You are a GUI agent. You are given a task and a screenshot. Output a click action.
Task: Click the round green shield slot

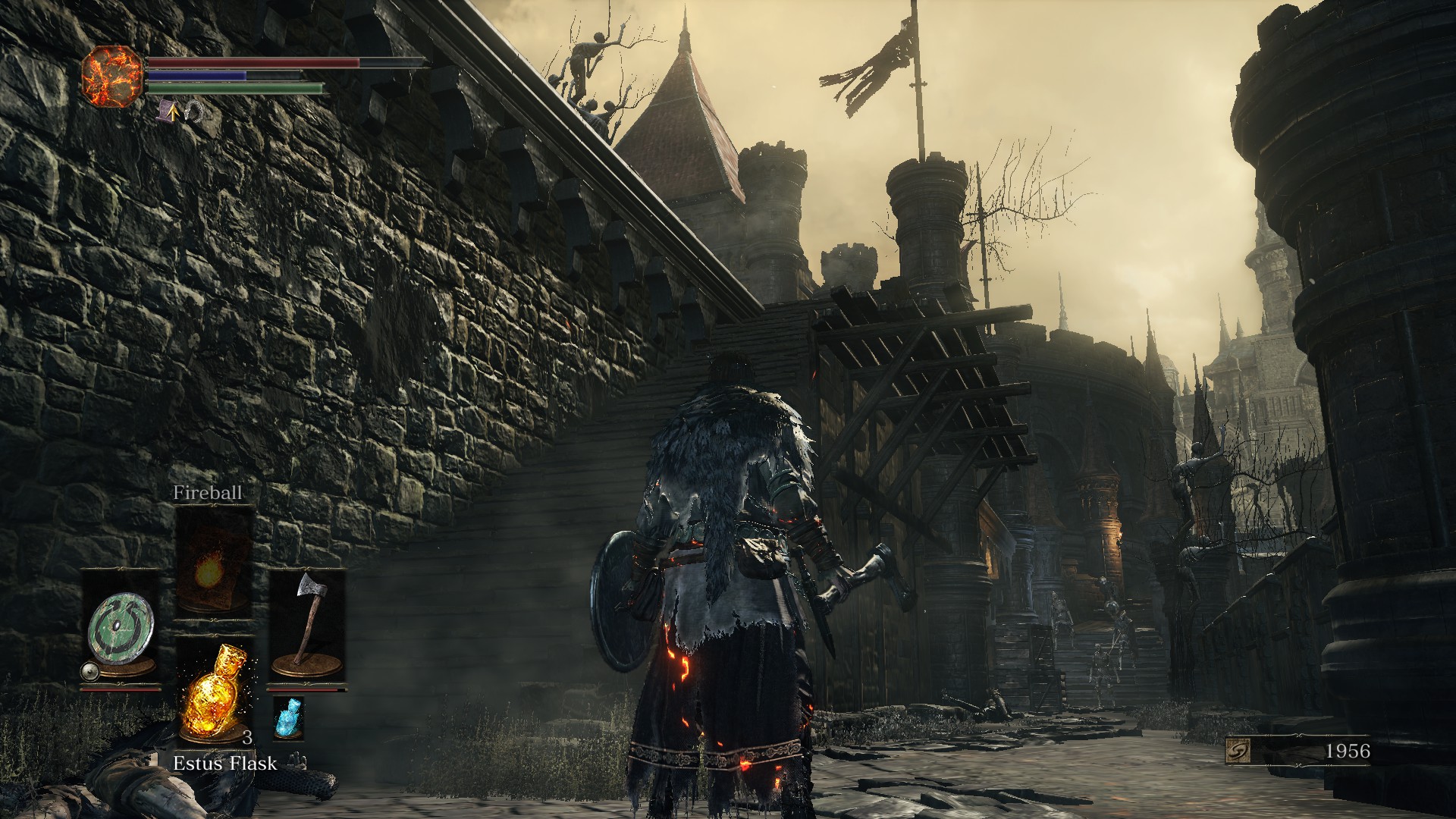pyautogui.click(x=120, y=629)
